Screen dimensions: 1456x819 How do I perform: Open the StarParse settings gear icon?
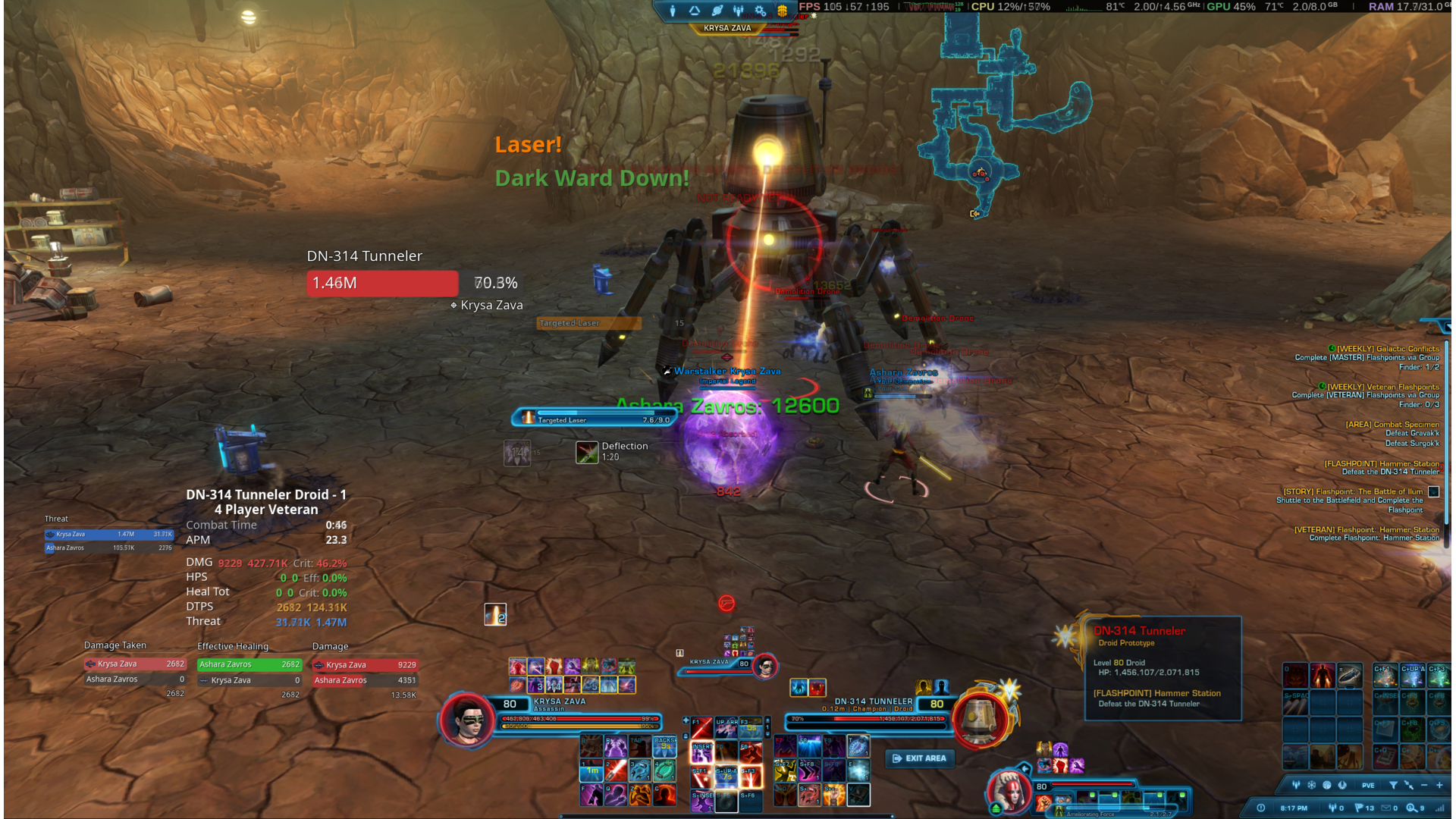(761, 10)
